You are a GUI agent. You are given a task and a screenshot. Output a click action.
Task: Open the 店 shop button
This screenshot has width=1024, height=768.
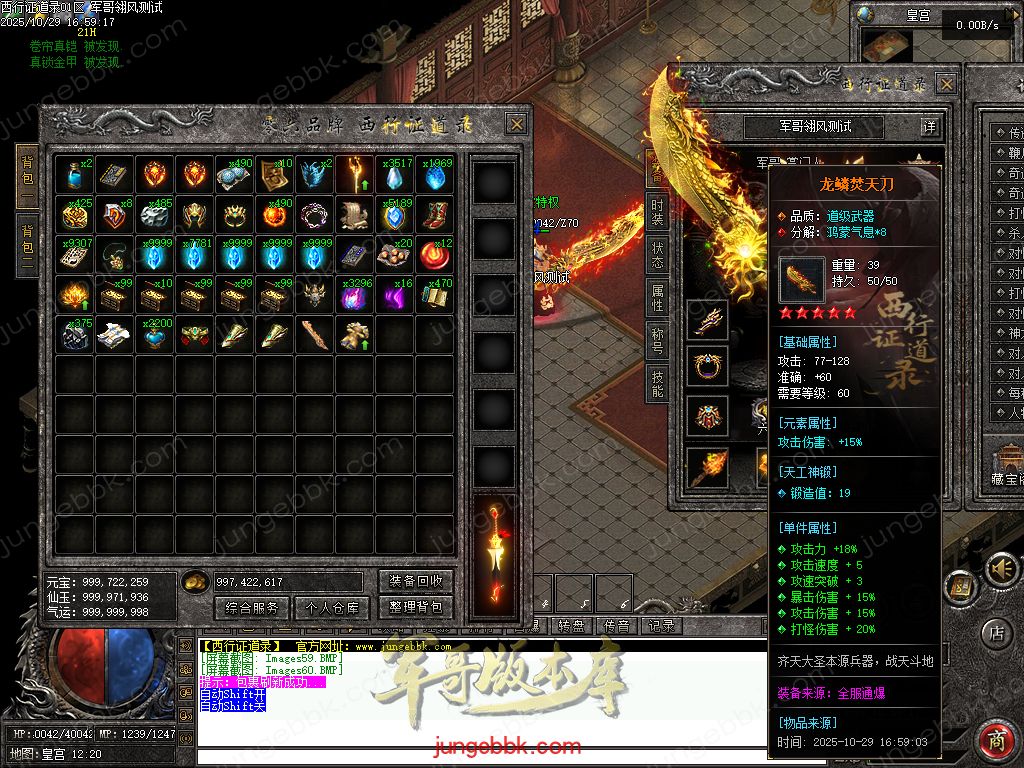point(995,632)
